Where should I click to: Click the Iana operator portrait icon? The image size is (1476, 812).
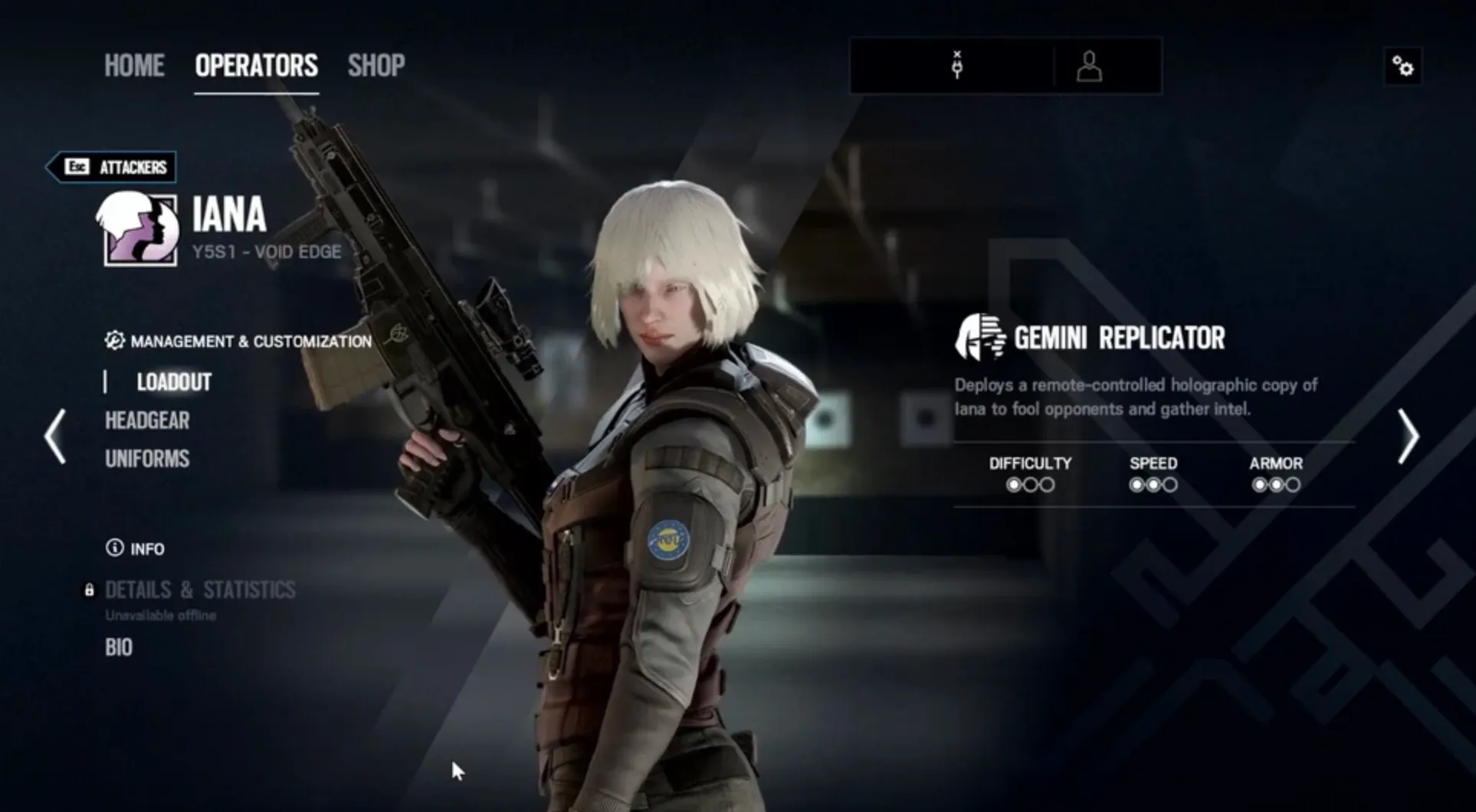tap(136, 231)
